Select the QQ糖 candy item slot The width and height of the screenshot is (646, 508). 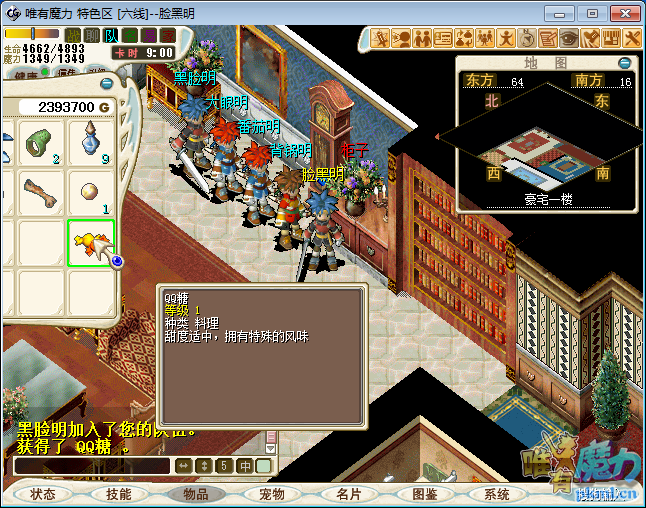pos(91,243)
